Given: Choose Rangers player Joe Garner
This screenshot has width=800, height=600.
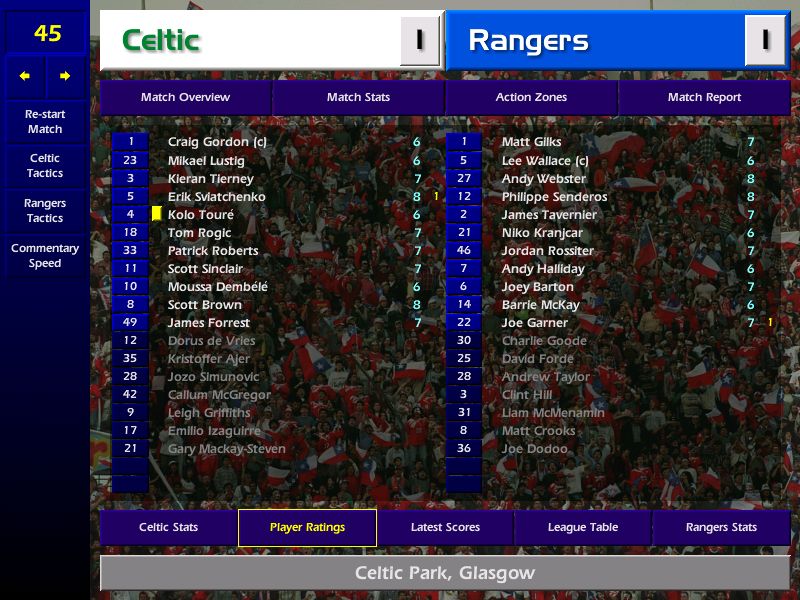Looking at the screenshot, I should pyautogui.click(x=535, y=323).
